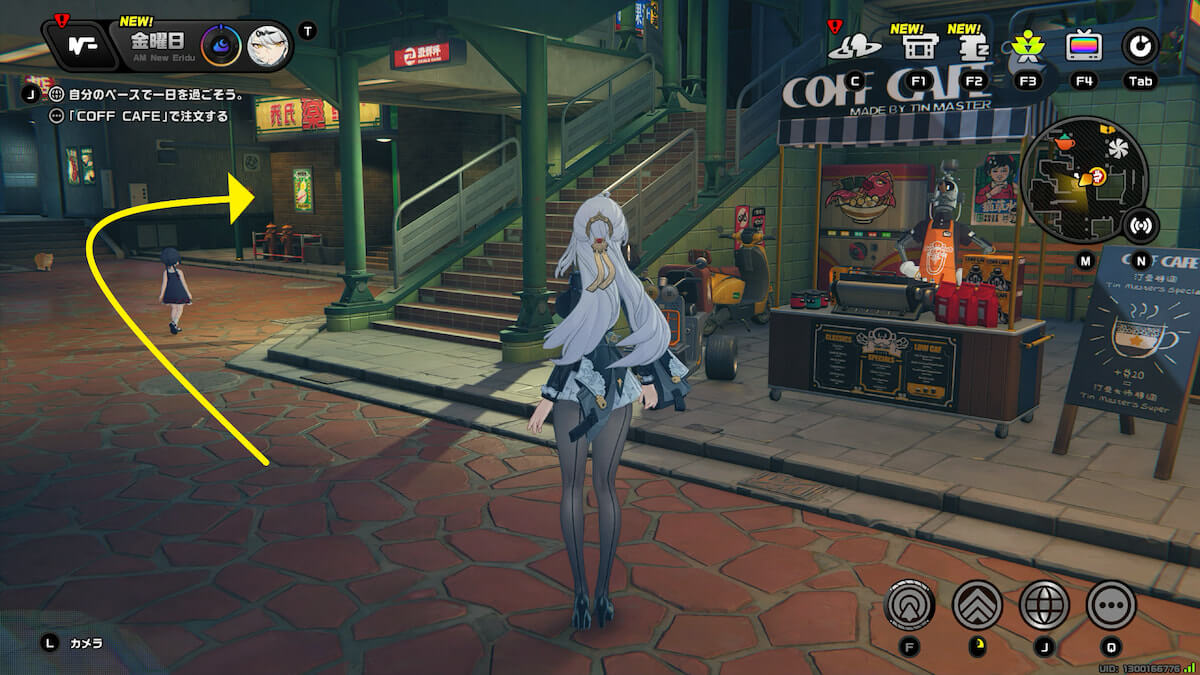Open the white-haired character avatar
Screen dimensions: 1200x675
click(x=266, y=46)
